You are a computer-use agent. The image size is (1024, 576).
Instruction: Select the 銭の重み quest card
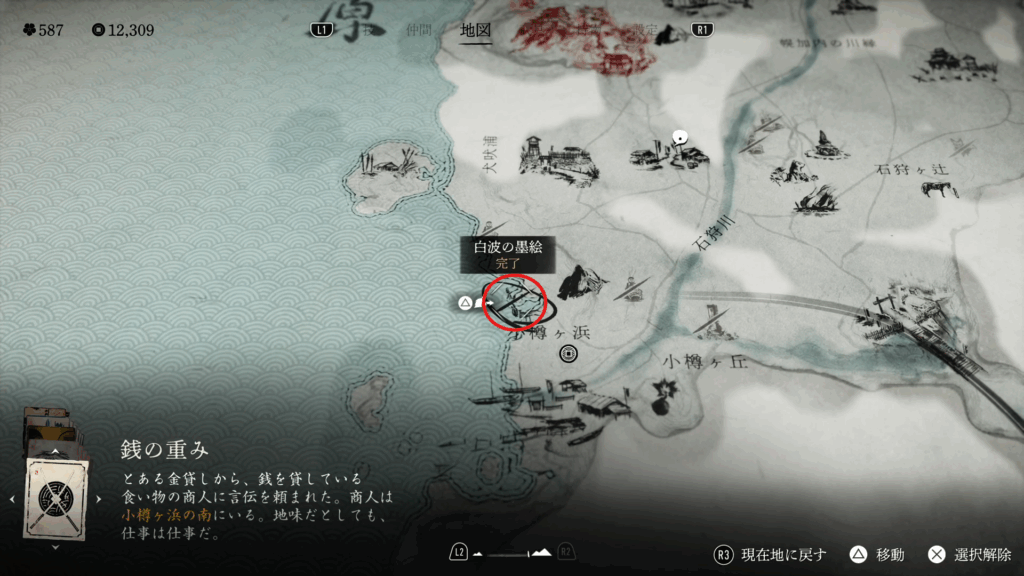(57, 497)
